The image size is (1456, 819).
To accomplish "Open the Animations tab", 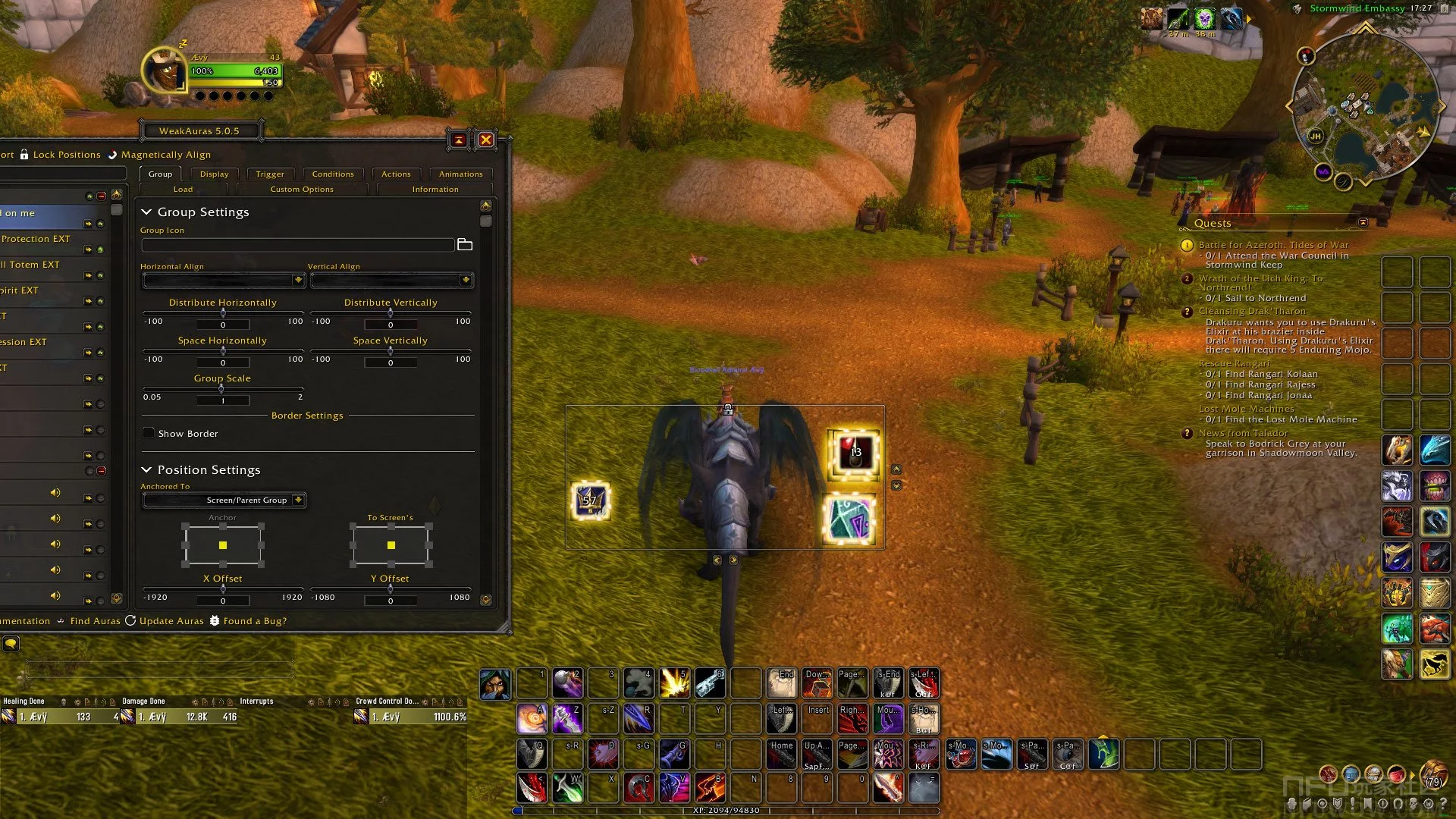I will click(460, 174).
